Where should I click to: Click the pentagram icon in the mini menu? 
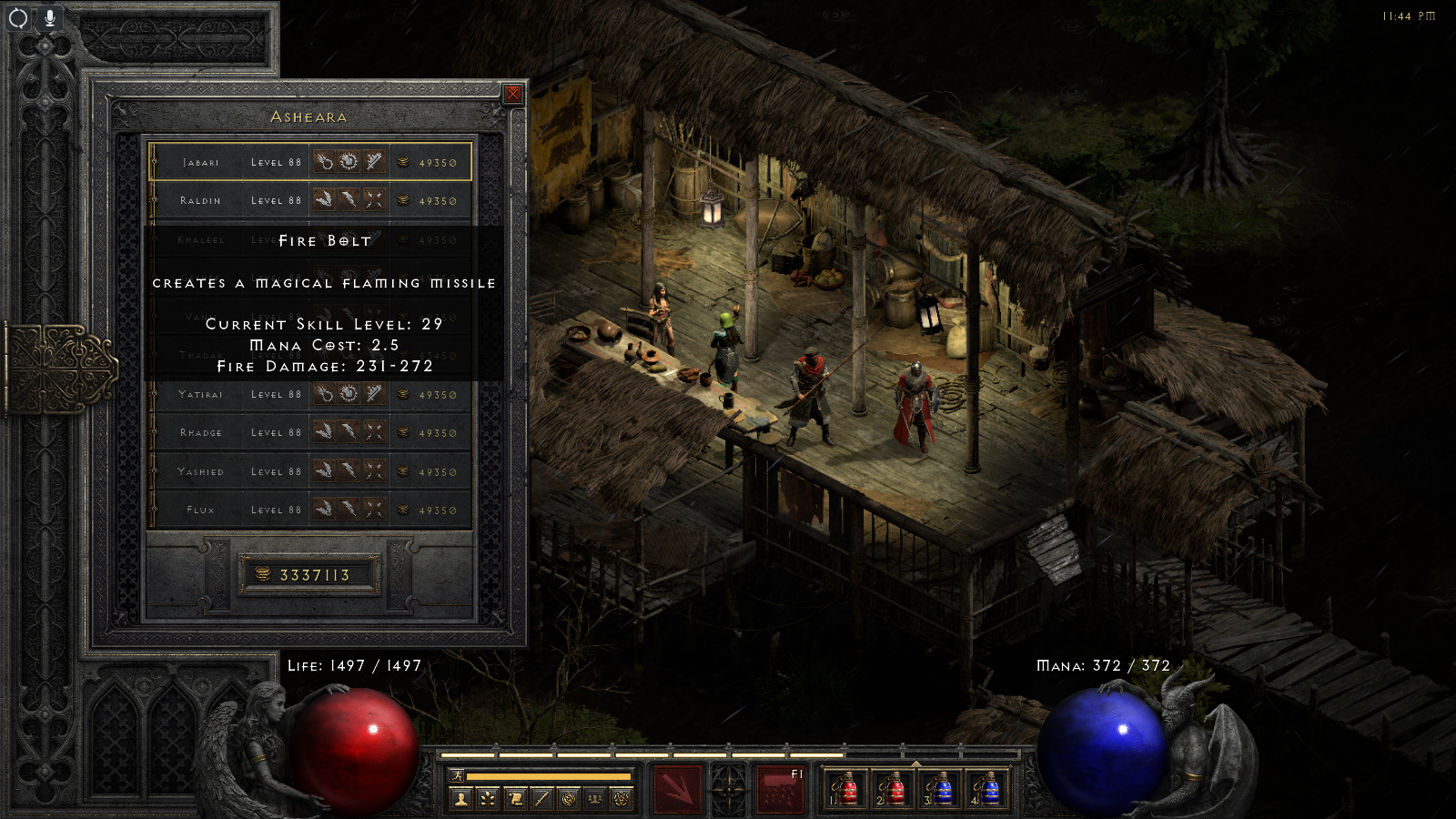622,799
